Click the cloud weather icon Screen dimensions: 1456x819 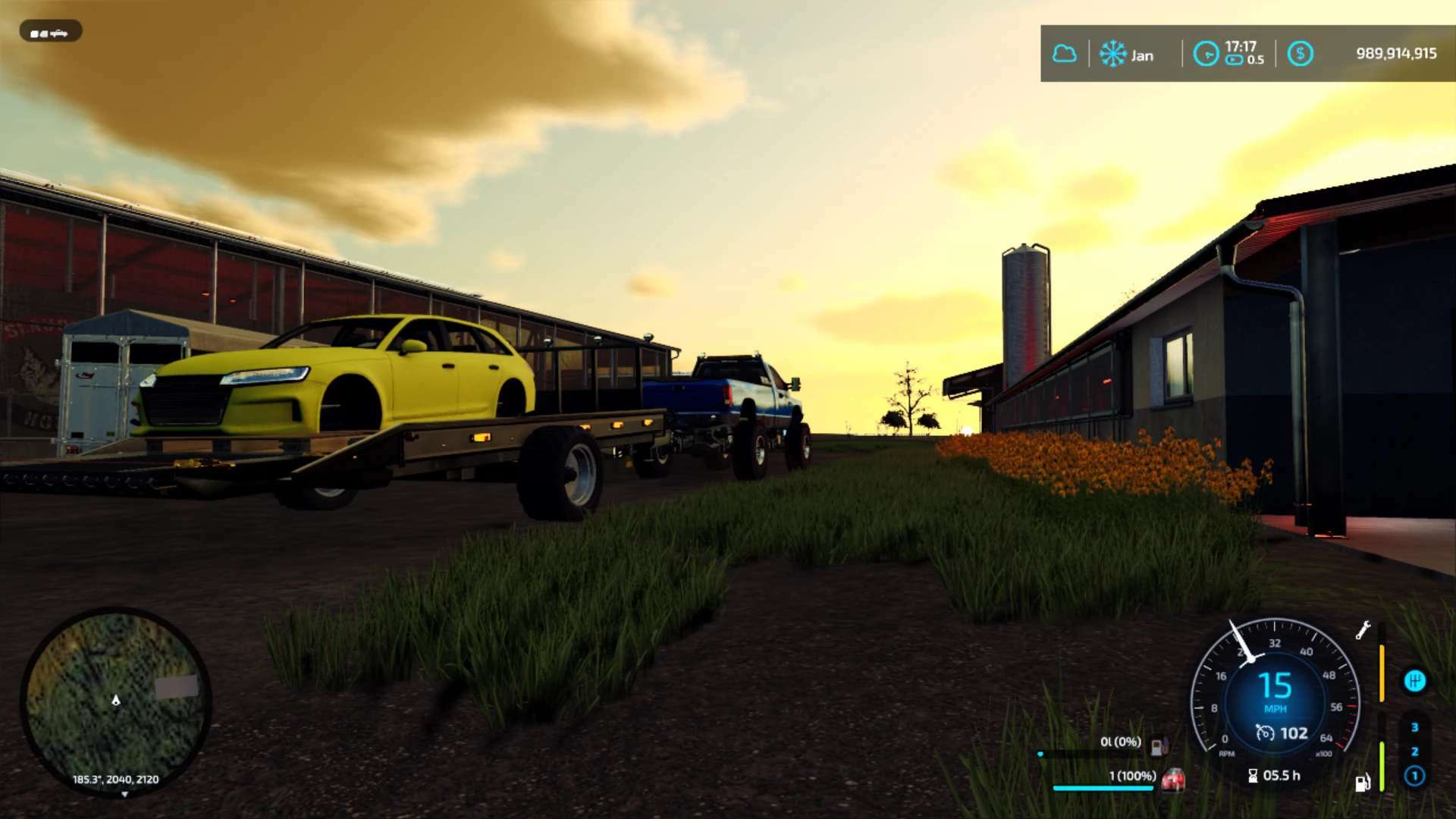pyautogui.click(x=1065, y=54)
